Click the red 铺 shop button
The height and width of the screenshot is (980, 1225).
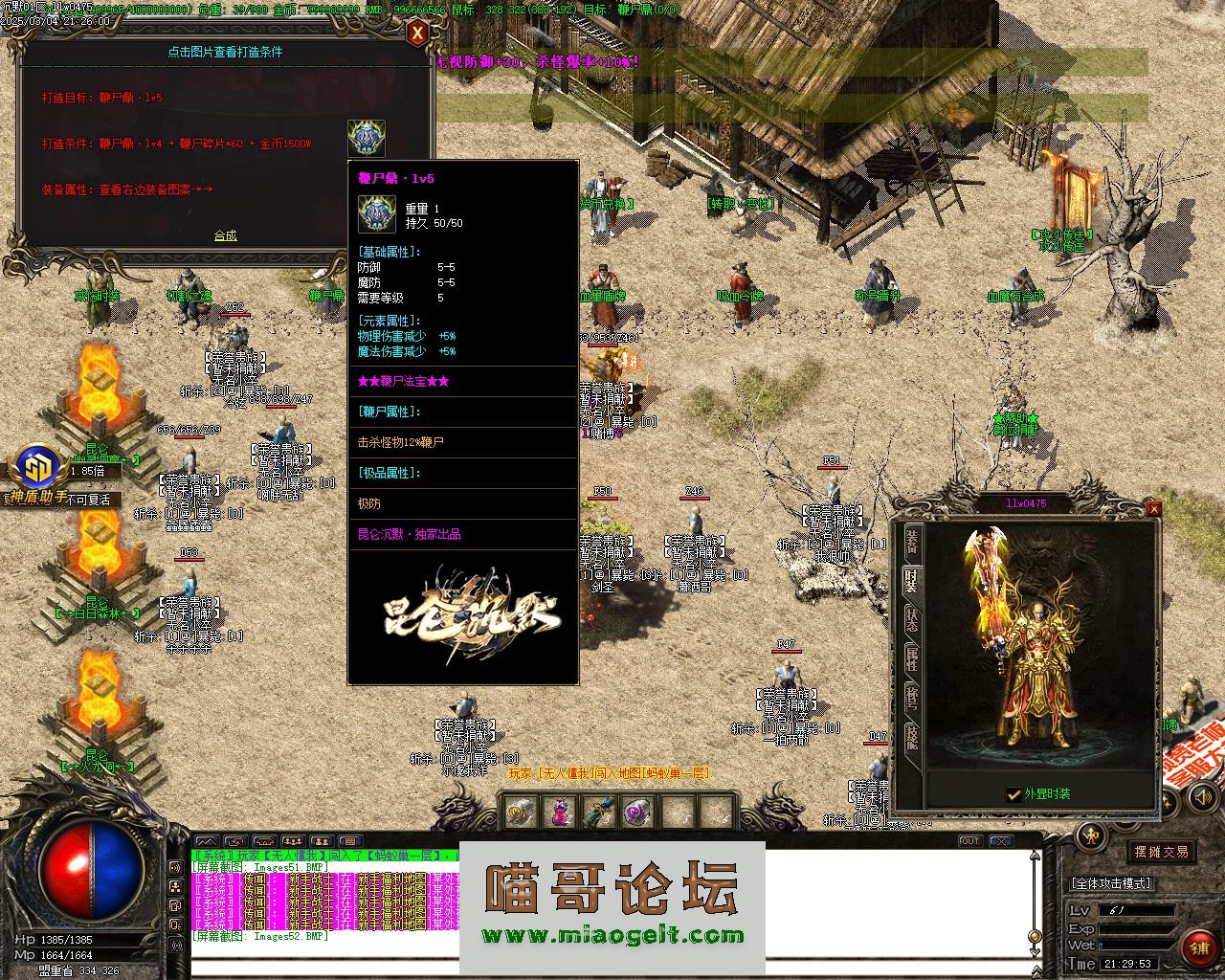[x=1200, y=948]
